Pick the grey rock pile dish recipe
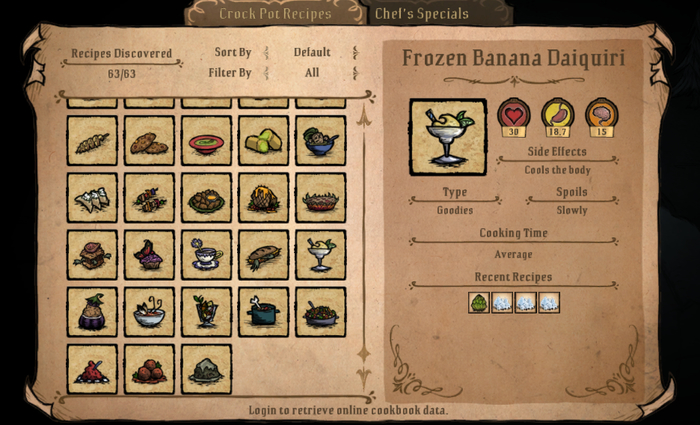Image resolution: width=700 pixels, height=425 pixels. (207, 369)
